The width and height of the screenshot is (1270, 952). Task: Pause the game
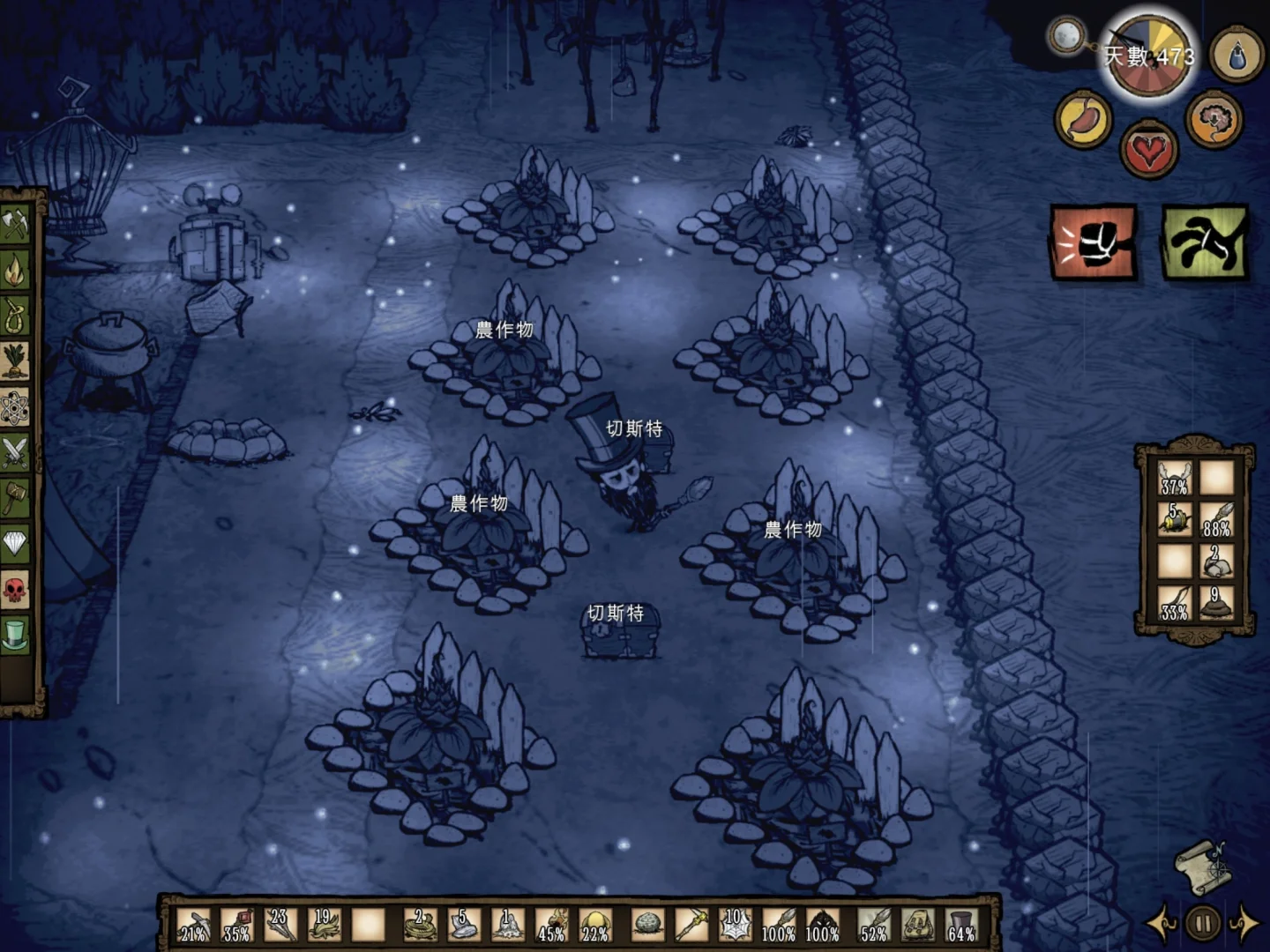[1202, 923]
